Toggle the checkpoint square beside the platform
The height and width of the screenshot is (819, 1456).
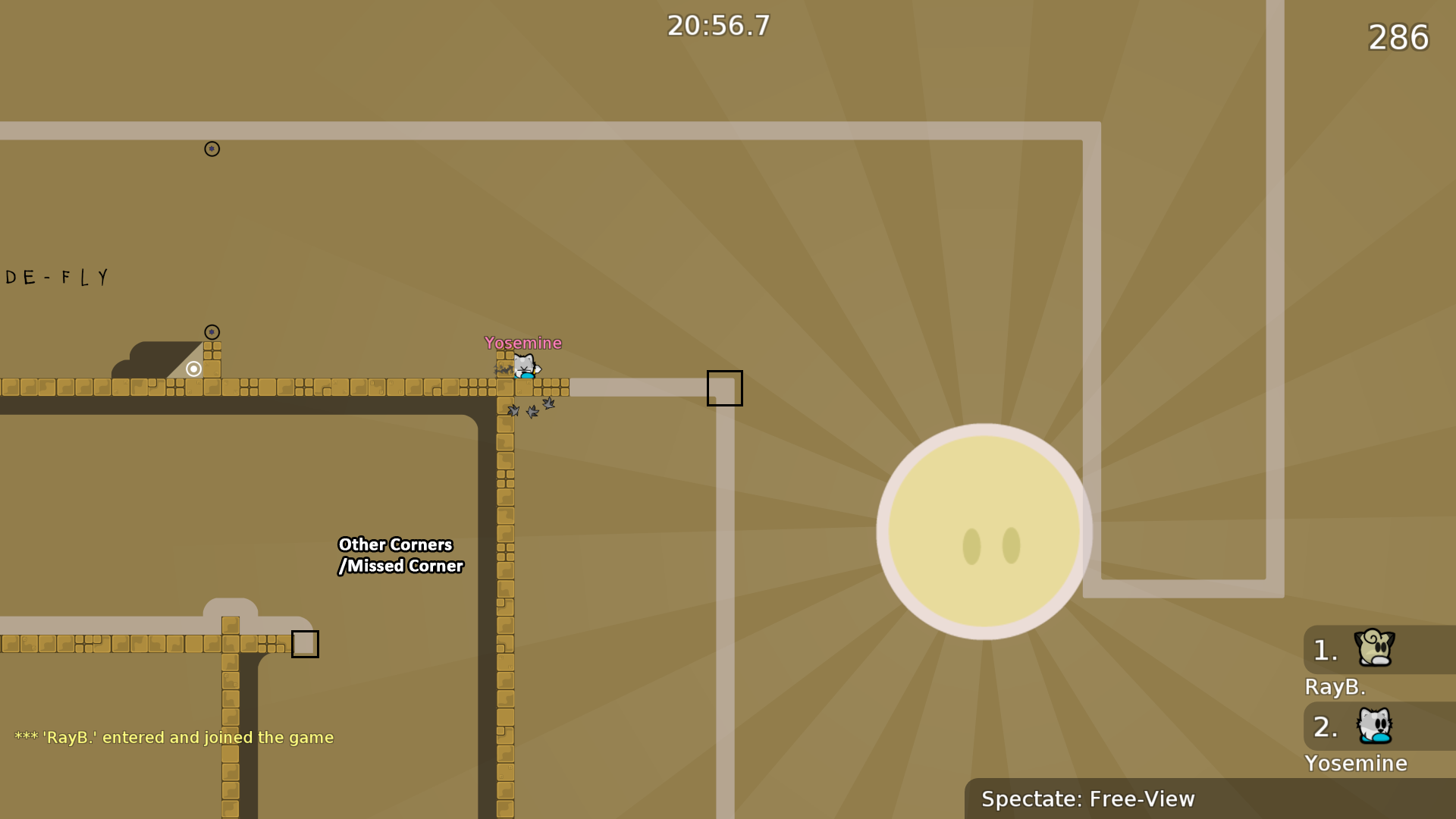point(724,388)
